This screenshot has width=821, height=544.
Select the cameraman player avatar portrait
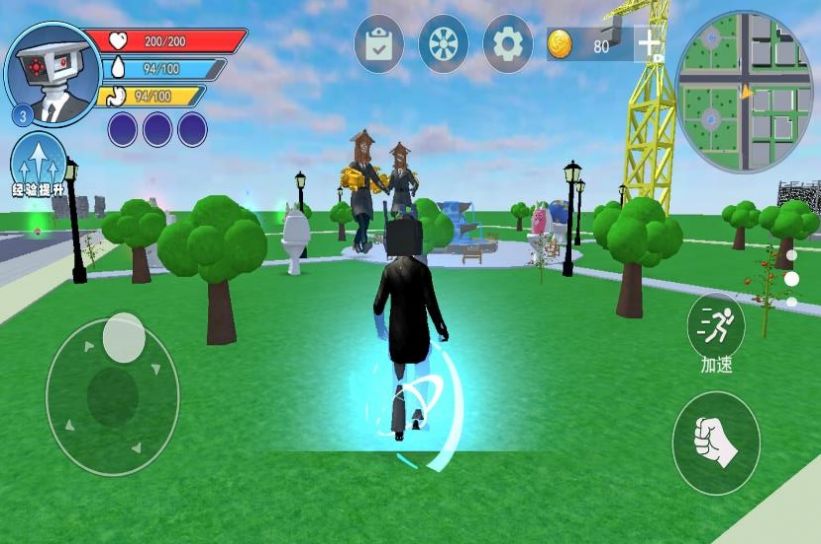(x=53, y=72)
